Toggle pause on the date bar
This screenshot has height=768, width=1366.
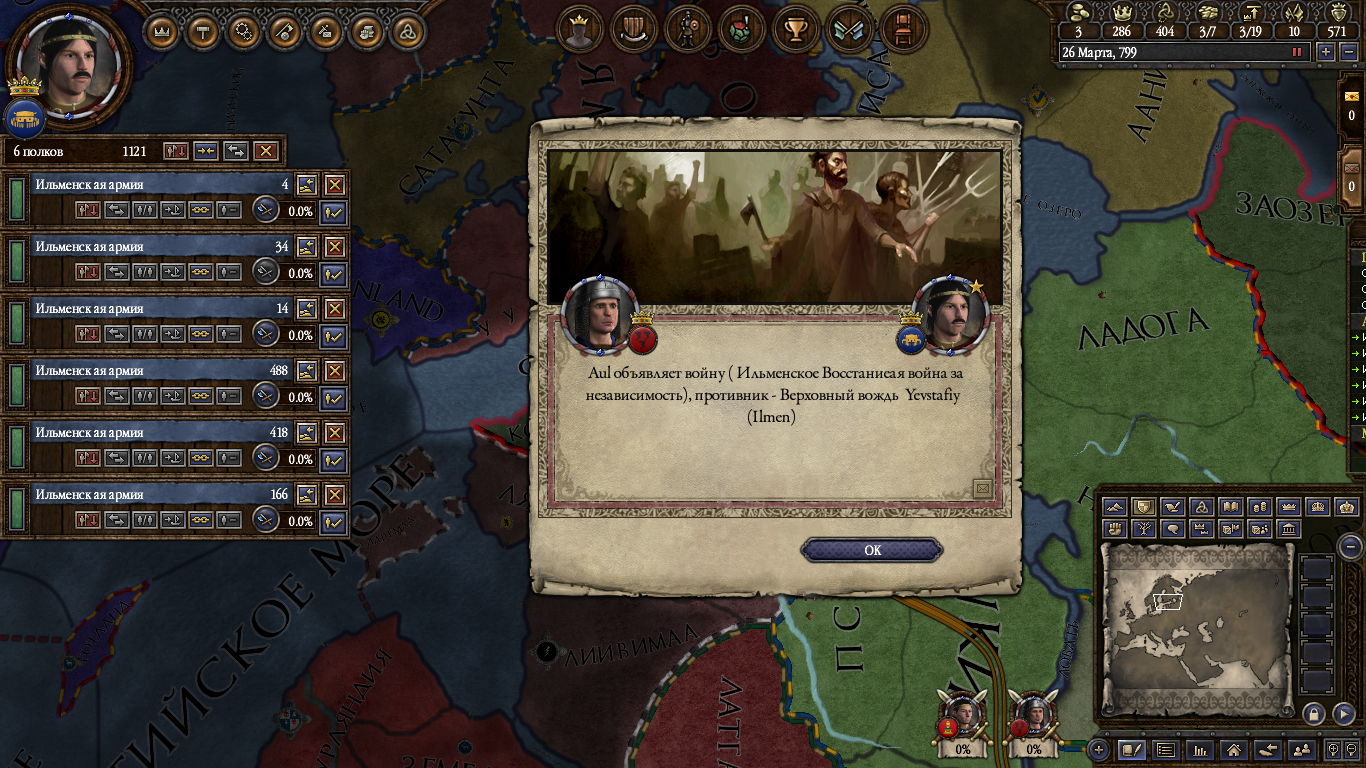pos(1297,52)
